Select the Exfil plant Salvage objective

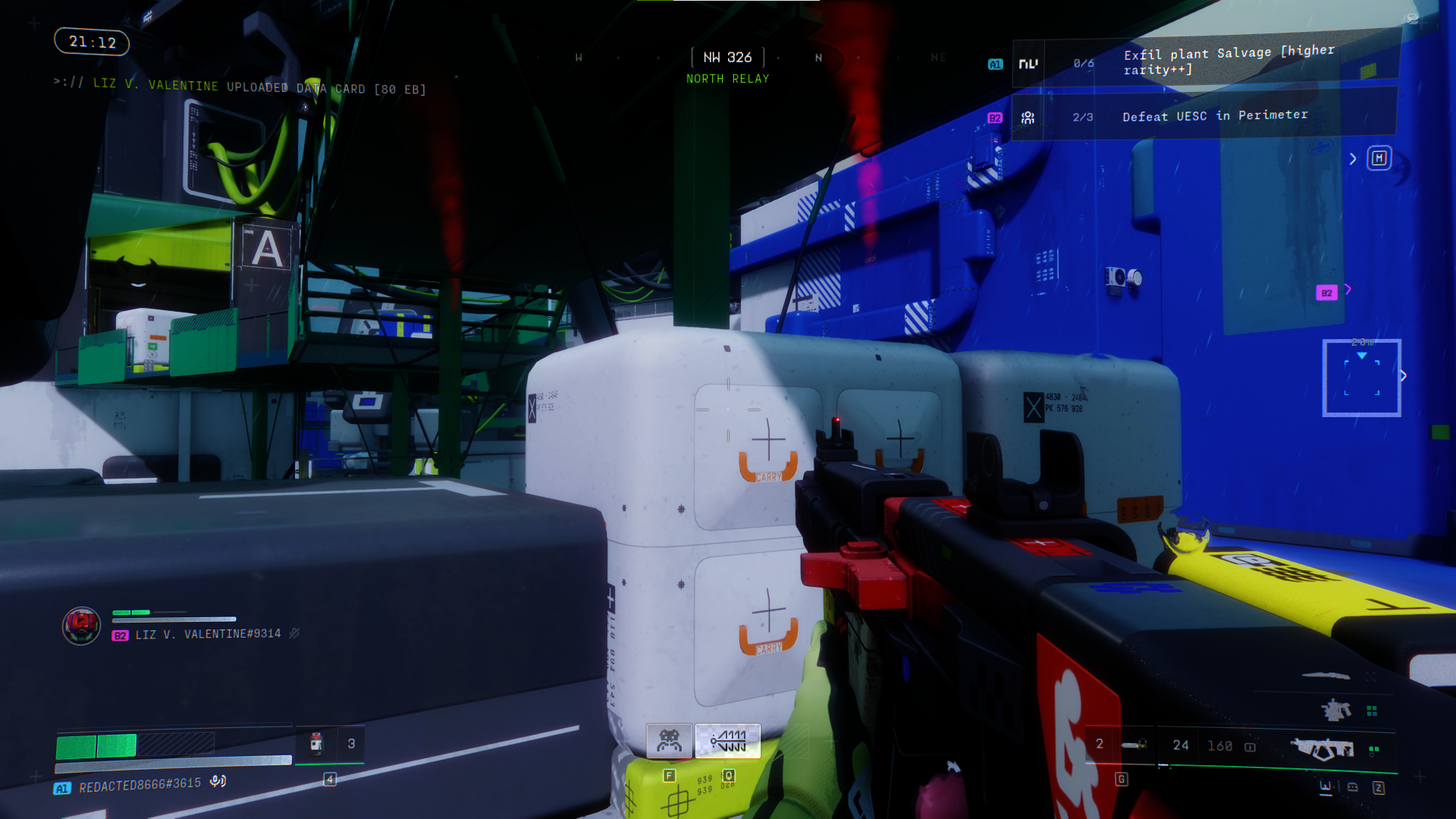click(1206, 62)
